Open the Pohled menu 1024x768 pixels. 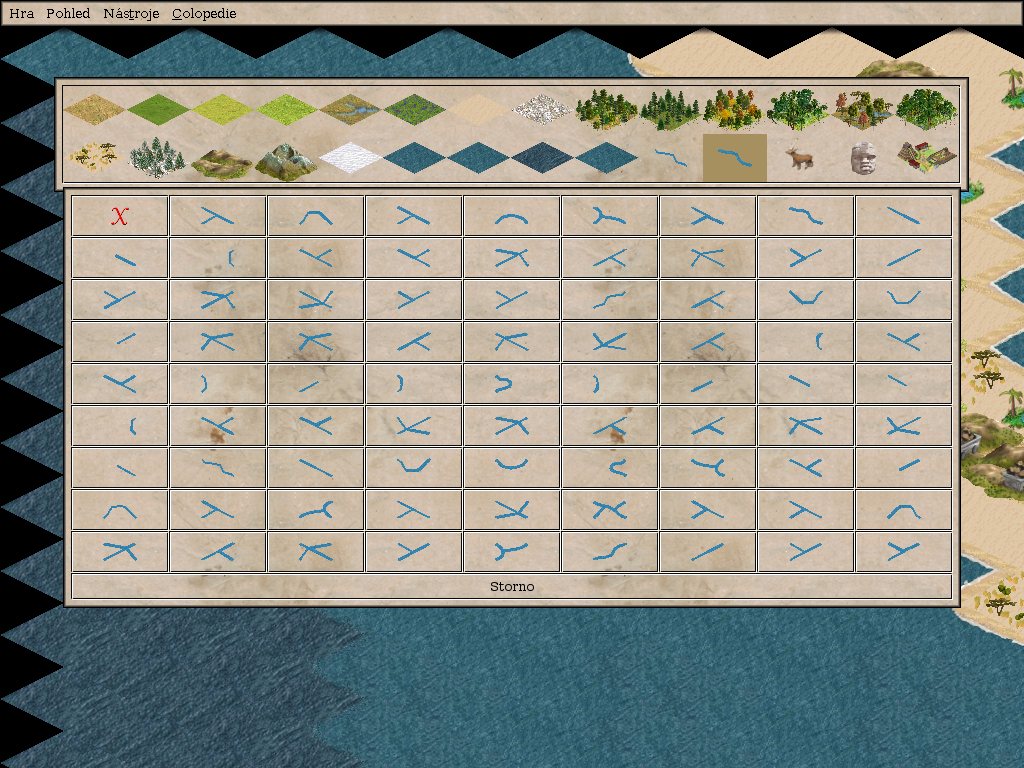[x=68, y=14]
